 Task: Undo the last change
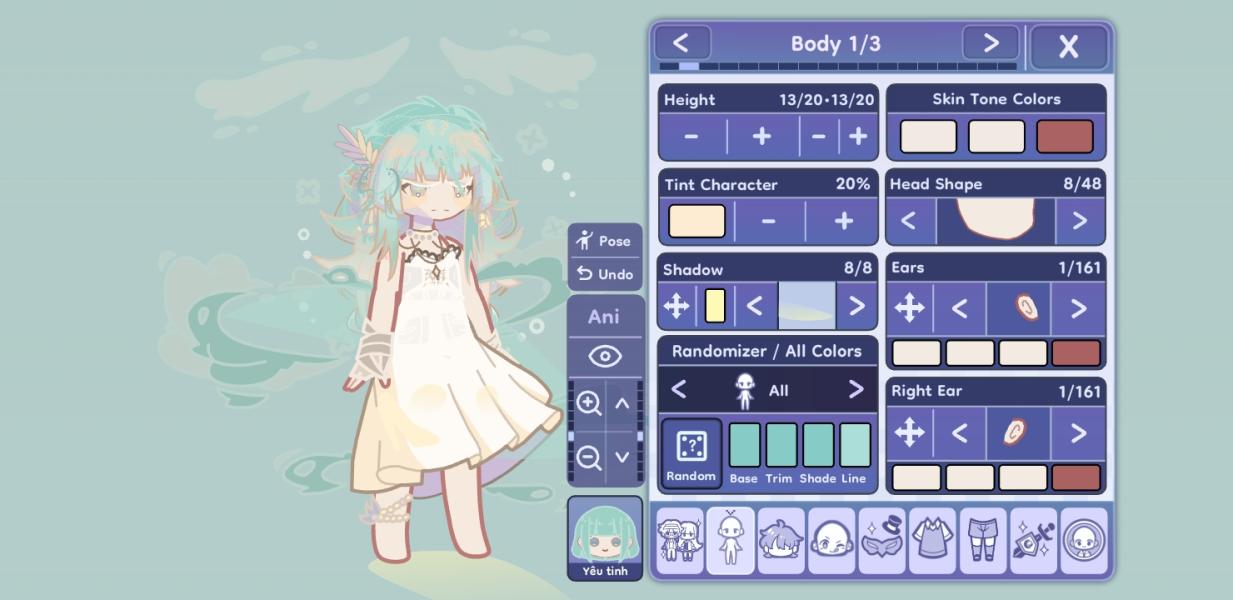(x=605, y=274)
